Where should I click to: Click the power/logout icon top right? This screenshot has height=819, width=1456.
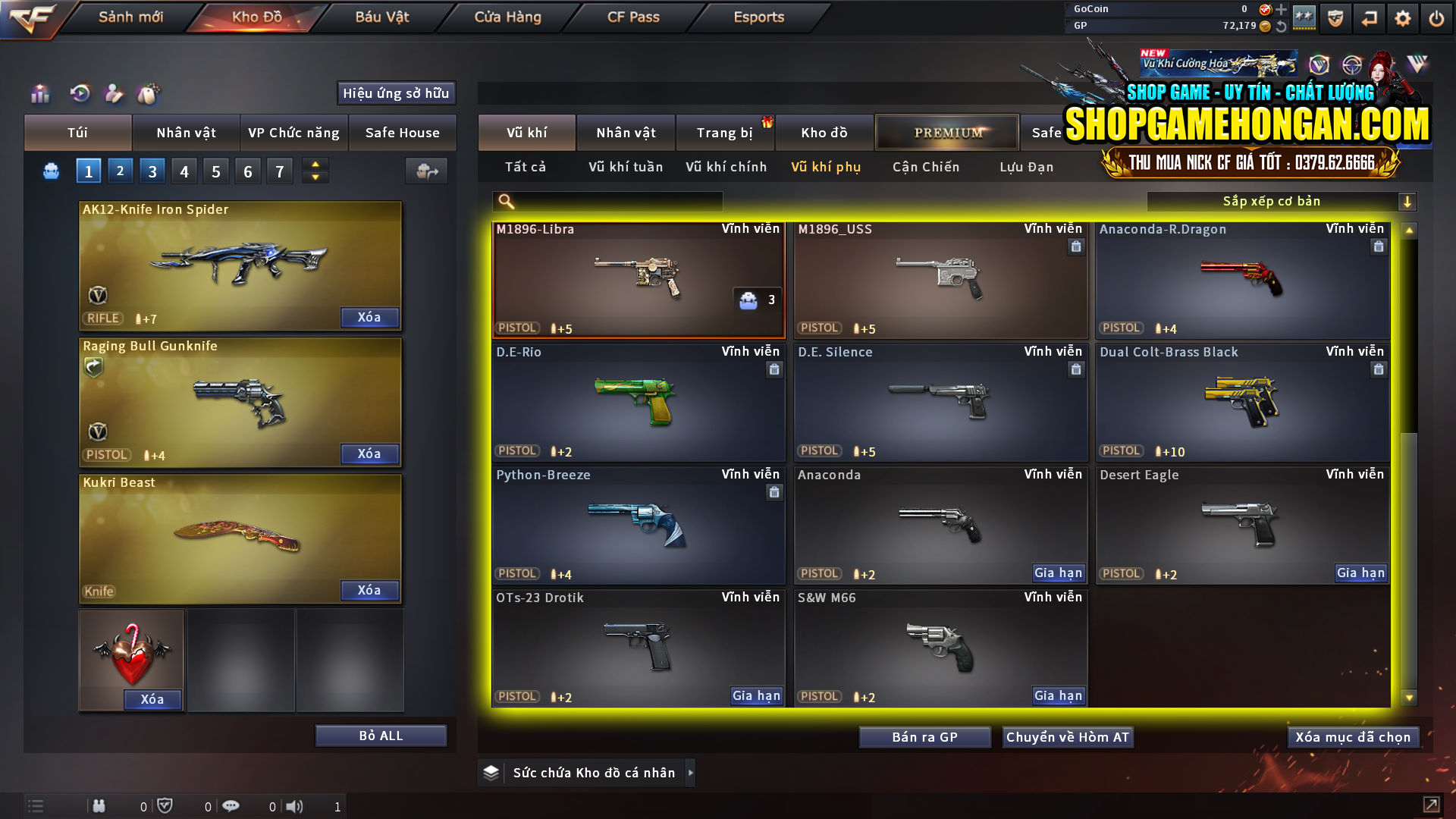click(x=1436, y=17)
